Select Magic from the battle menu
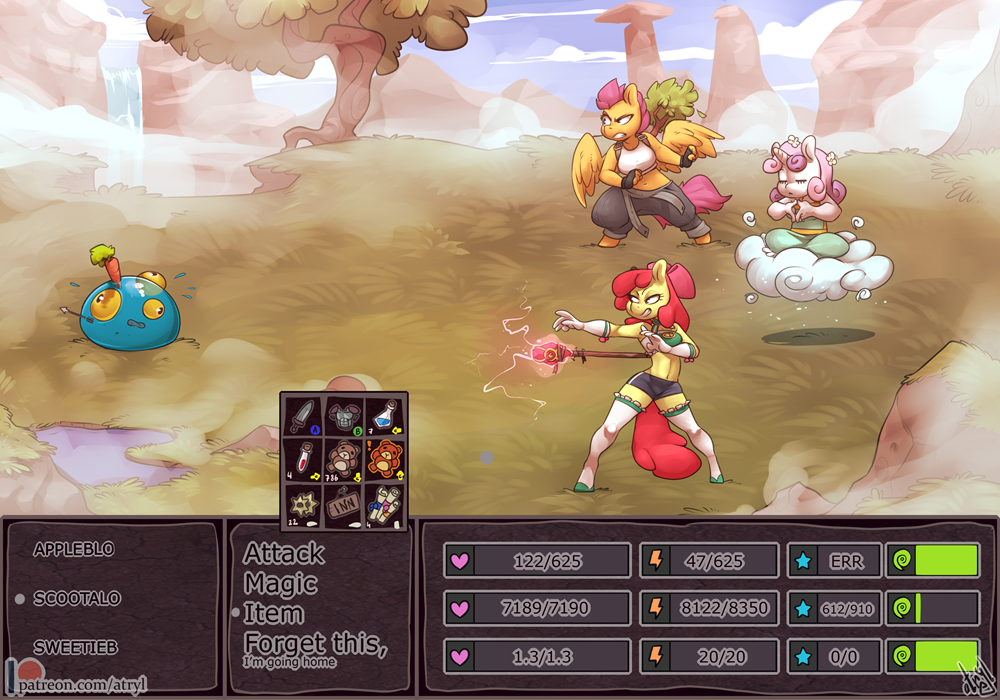The image size is (1000, 700). point(281,583)
